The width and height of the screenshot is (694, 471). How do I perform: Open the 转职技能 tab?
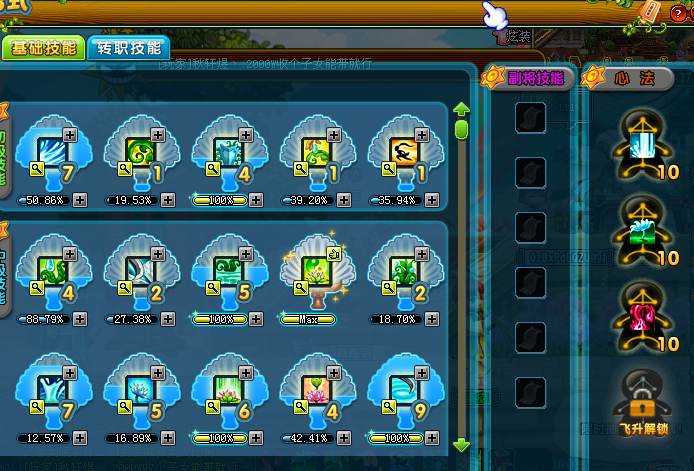pos(127,48)
